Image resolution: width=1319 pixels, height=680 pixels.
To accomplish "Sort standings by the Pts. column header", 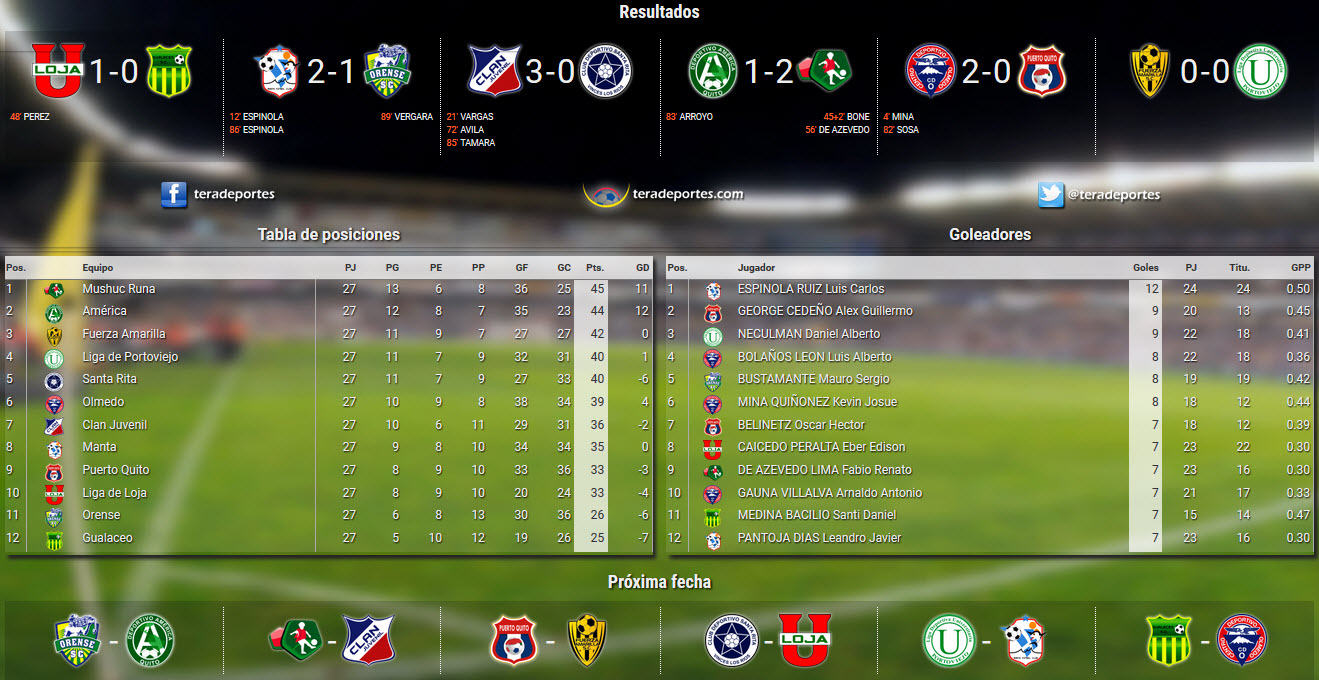I will coord(595,268).
